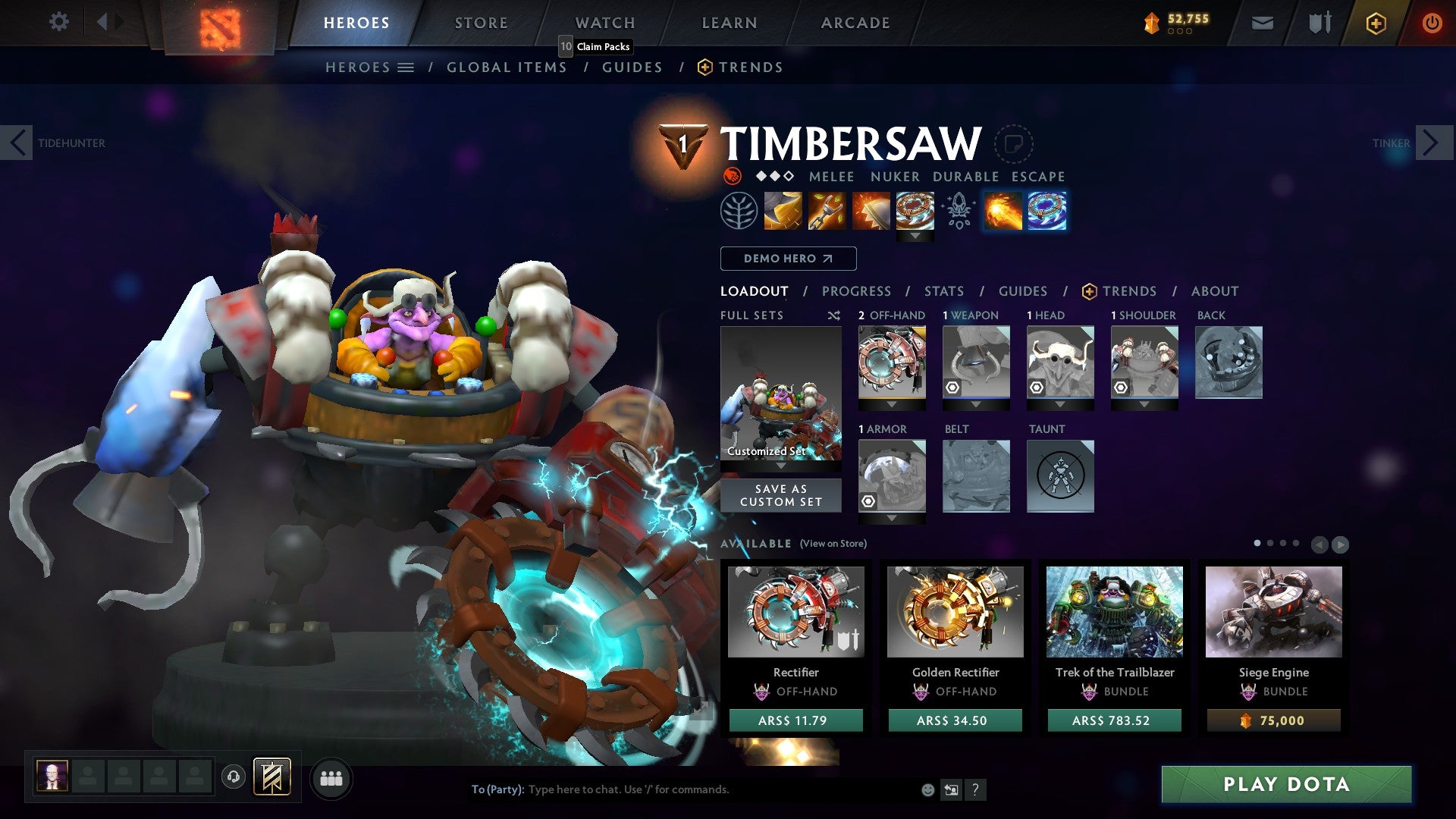Expand the Off-Hand item style dropdown arrow

(892, 403)
